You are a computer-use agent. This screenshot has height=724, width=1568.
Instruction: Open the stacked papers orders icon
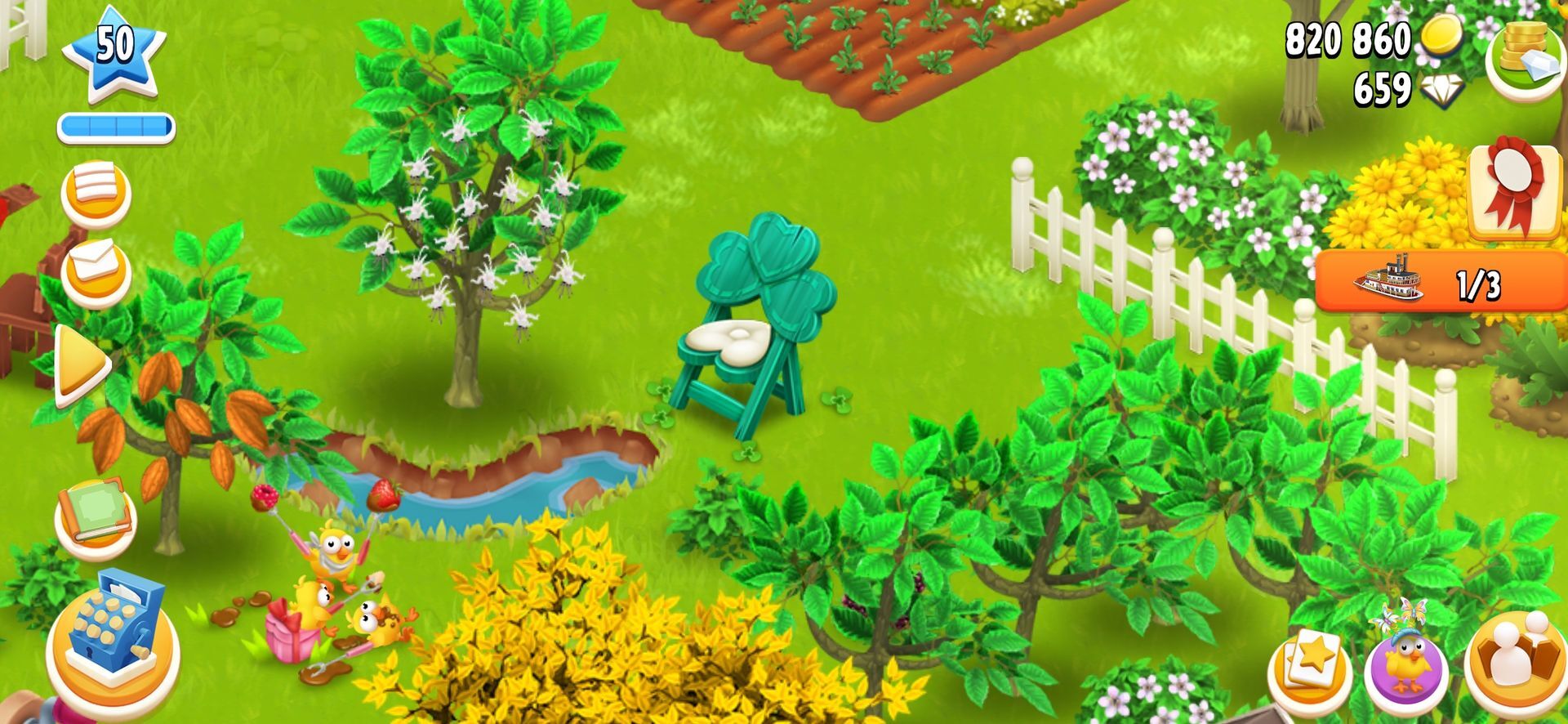click(96, 192)
